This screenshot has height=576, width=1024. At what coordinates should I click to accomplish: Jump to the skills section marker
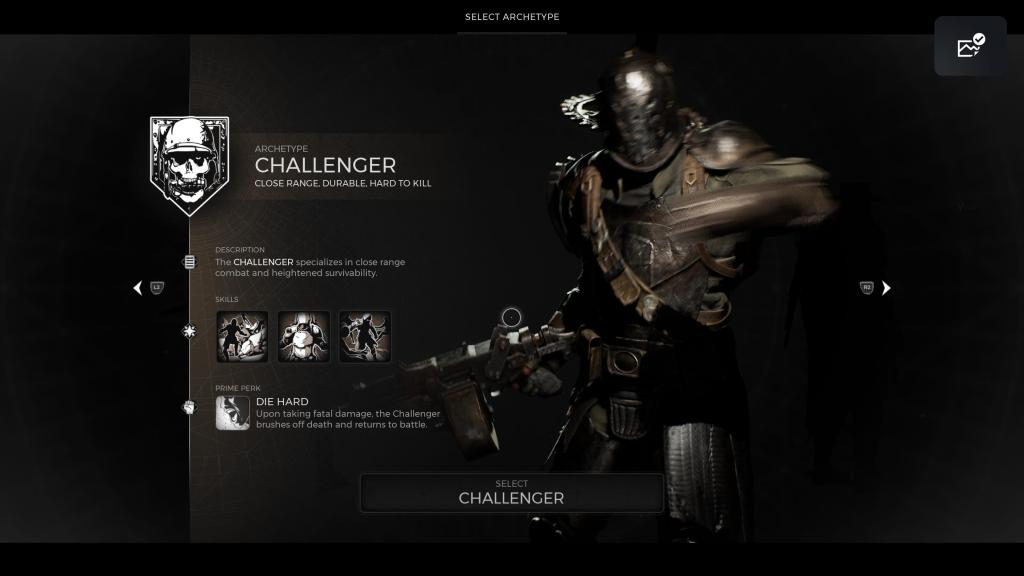pyautogui.click(x=189, y=331)
